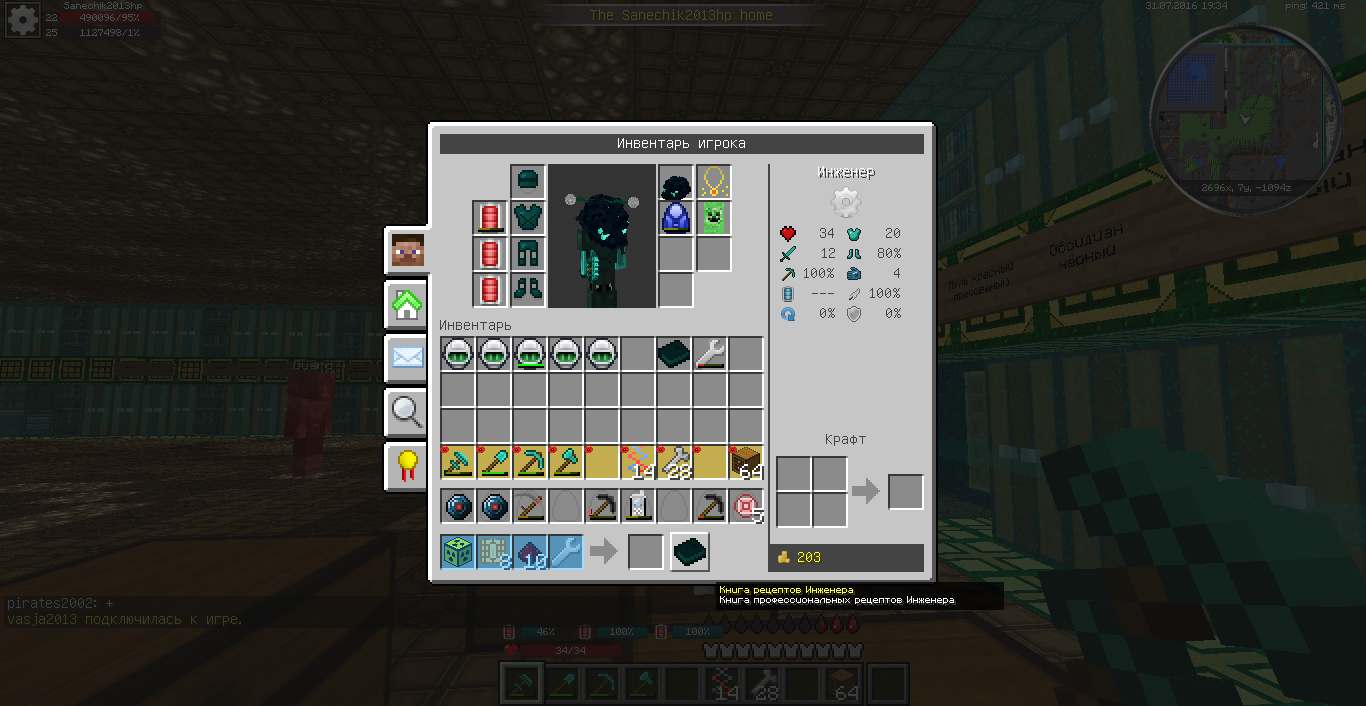Viewport: 1366px width, 706px height.
Task: Open the green house home tab
Action: (x=407, y=305)
